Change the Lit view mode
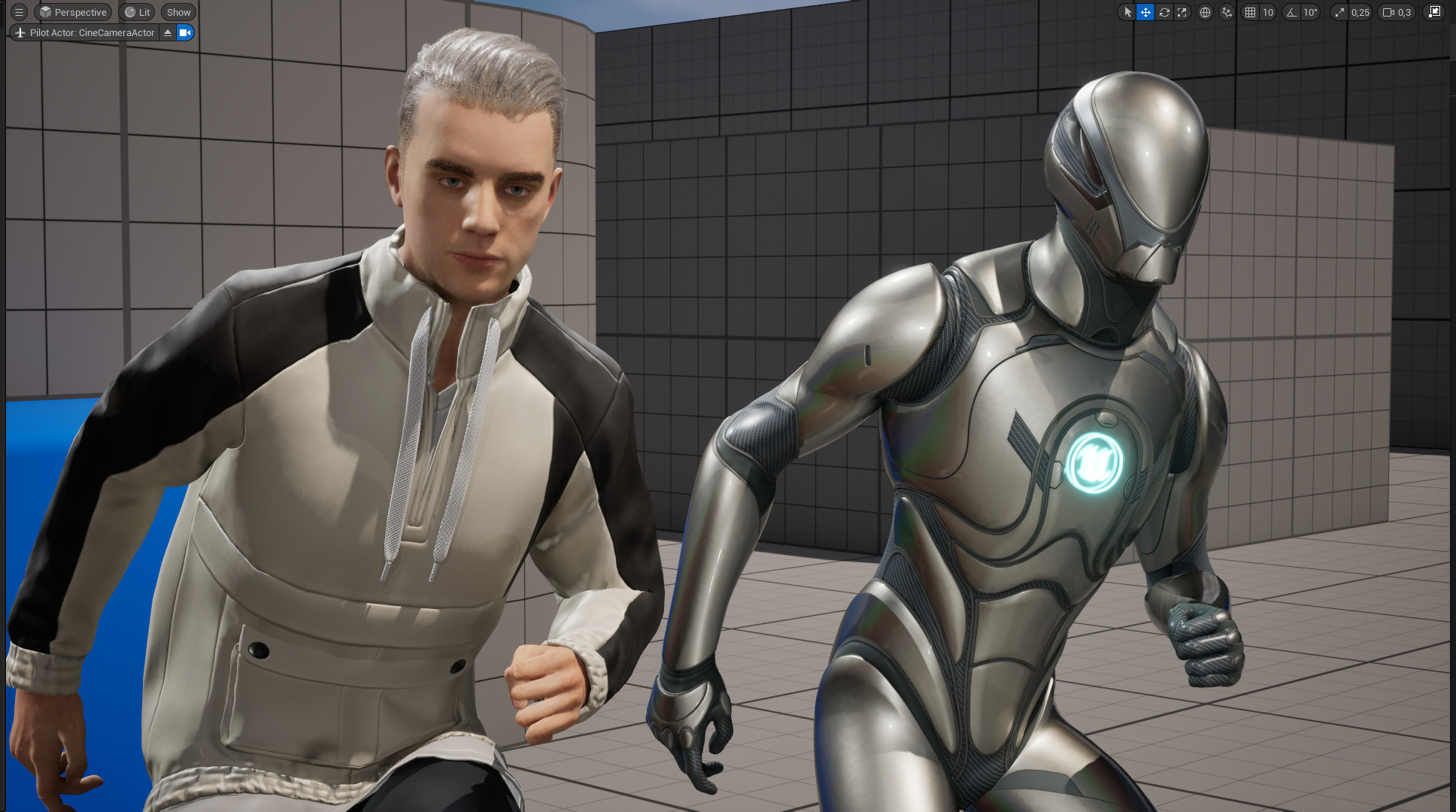The image size is (1456, 812). (x=137, y=12)
